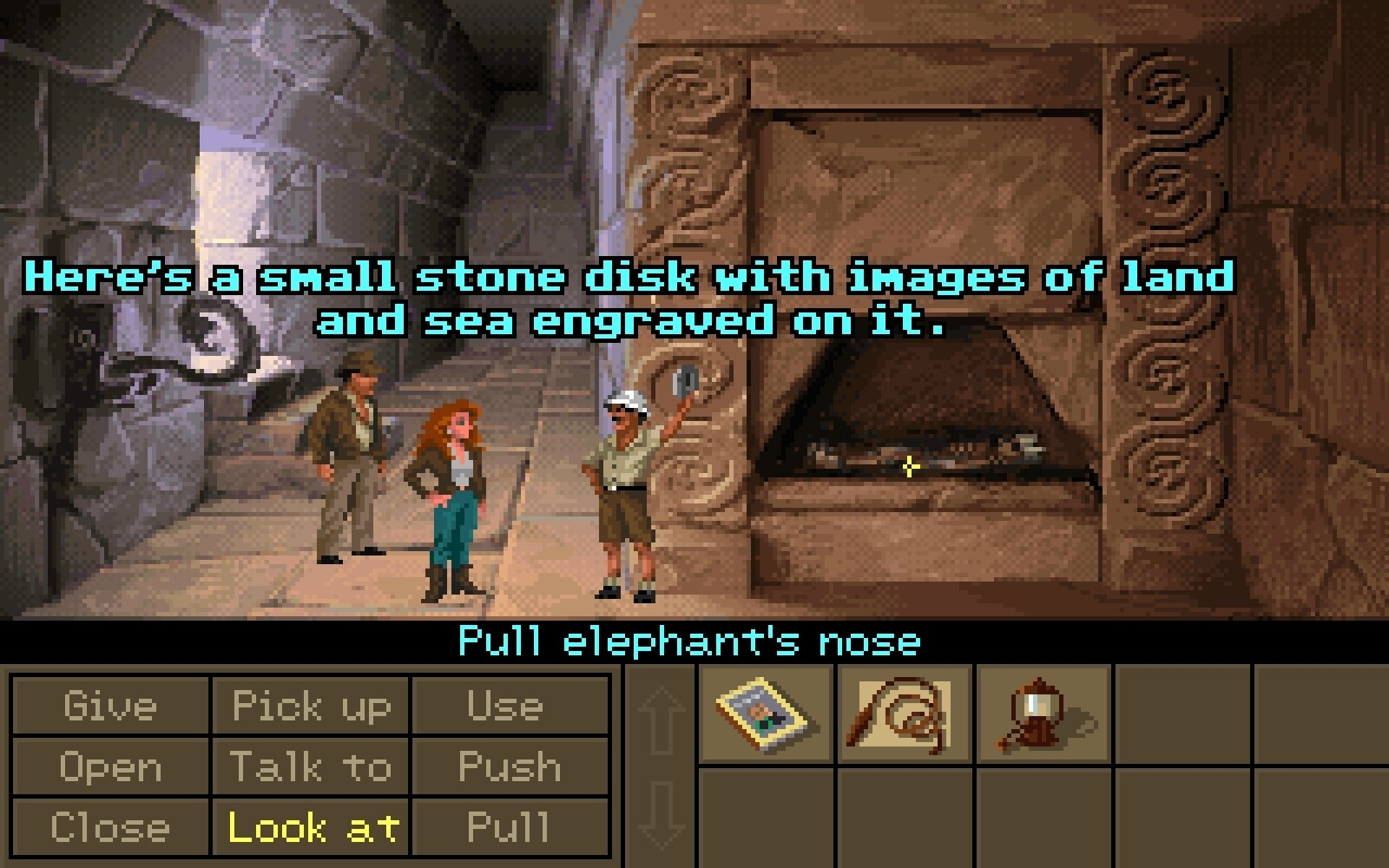Activate the Use verb
Image resolution: width=1389 pixels, height=868 pixels.
[510, 706]
